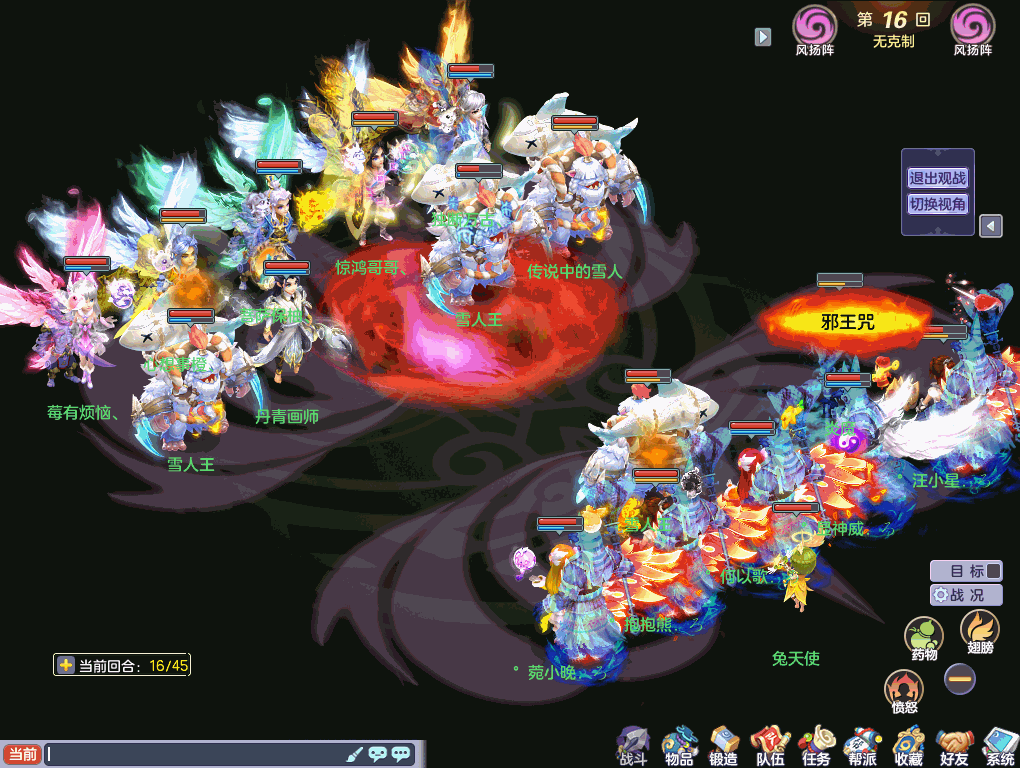This screenshot has height=768, width=1020.
Task: Open the 药物 medicine gourd icon
Action: [x=924, y=635]
